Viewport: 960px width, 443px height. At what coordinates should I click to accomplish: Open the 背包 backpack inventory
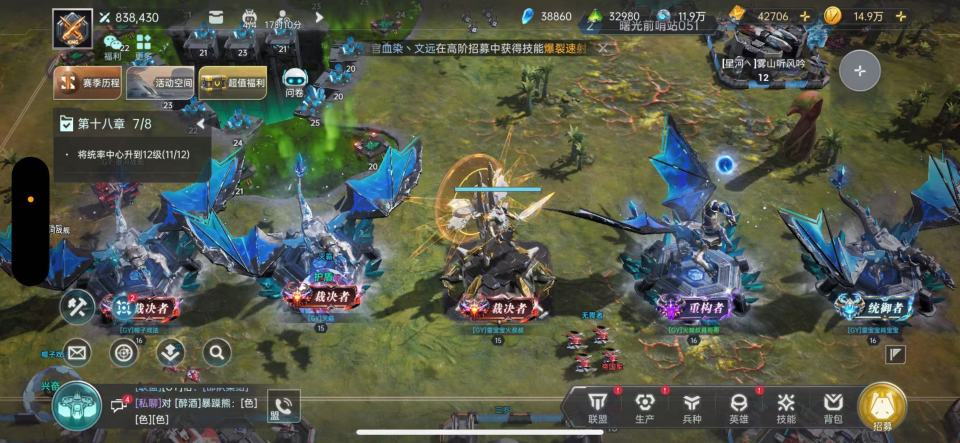(833, 406)
